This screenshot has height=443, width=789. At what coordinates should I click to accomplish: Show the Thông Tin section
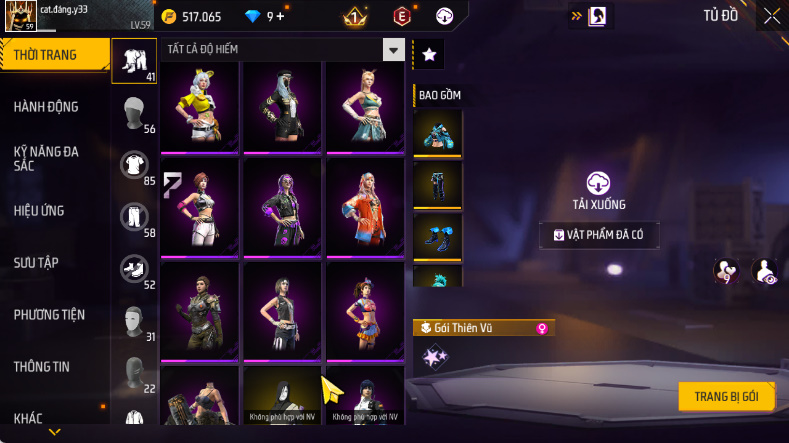tap(41, 367)
